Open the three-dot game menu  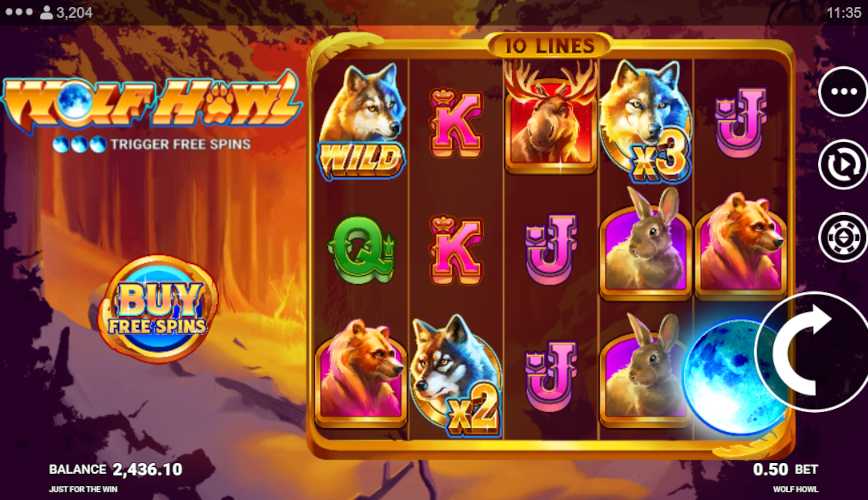[x=842, y=92]
